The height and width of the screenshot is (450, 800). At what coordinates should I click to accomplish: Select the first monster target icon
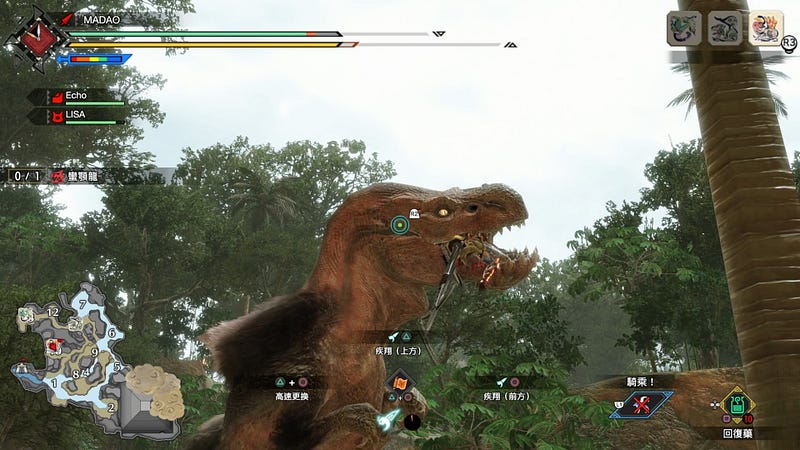coord(683,28)
